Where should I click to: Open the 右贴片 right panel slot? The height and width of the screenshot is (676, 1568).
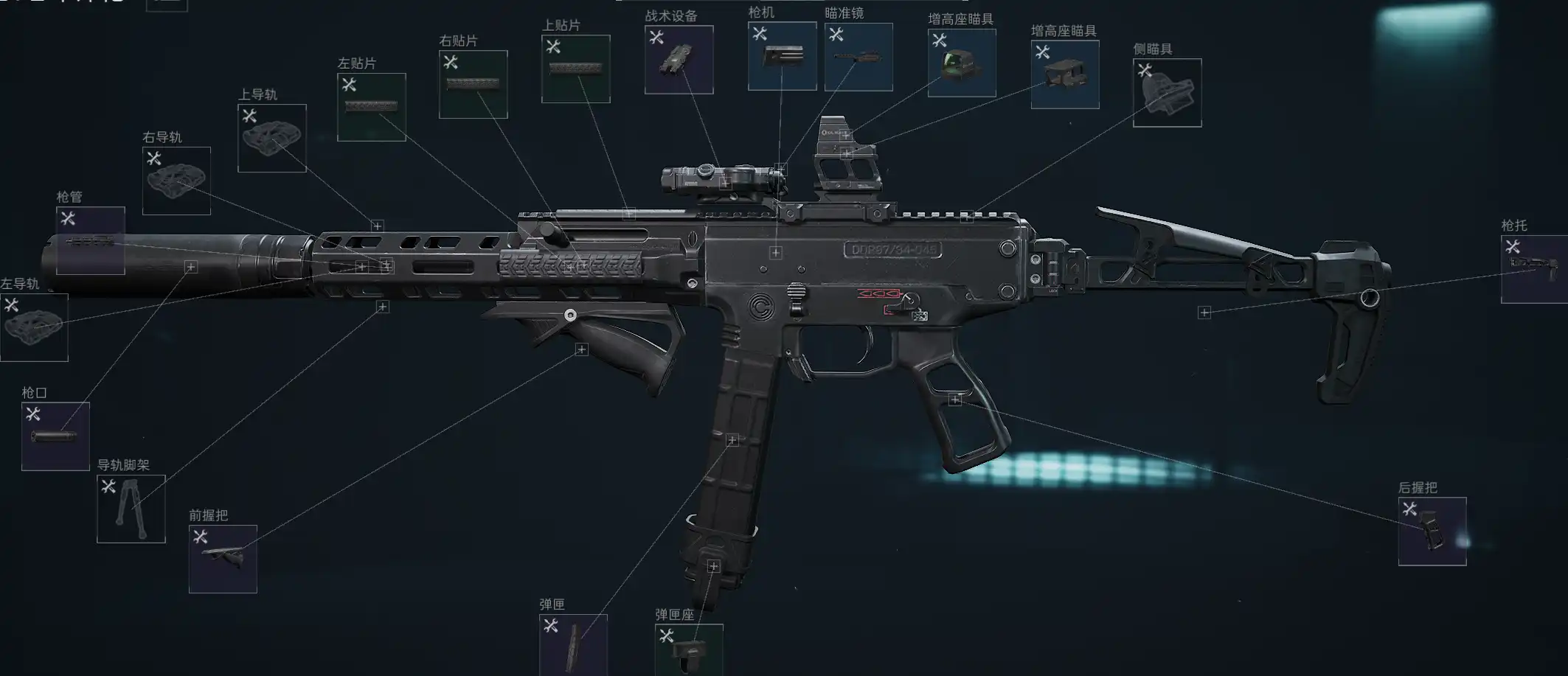click(473, 84)
